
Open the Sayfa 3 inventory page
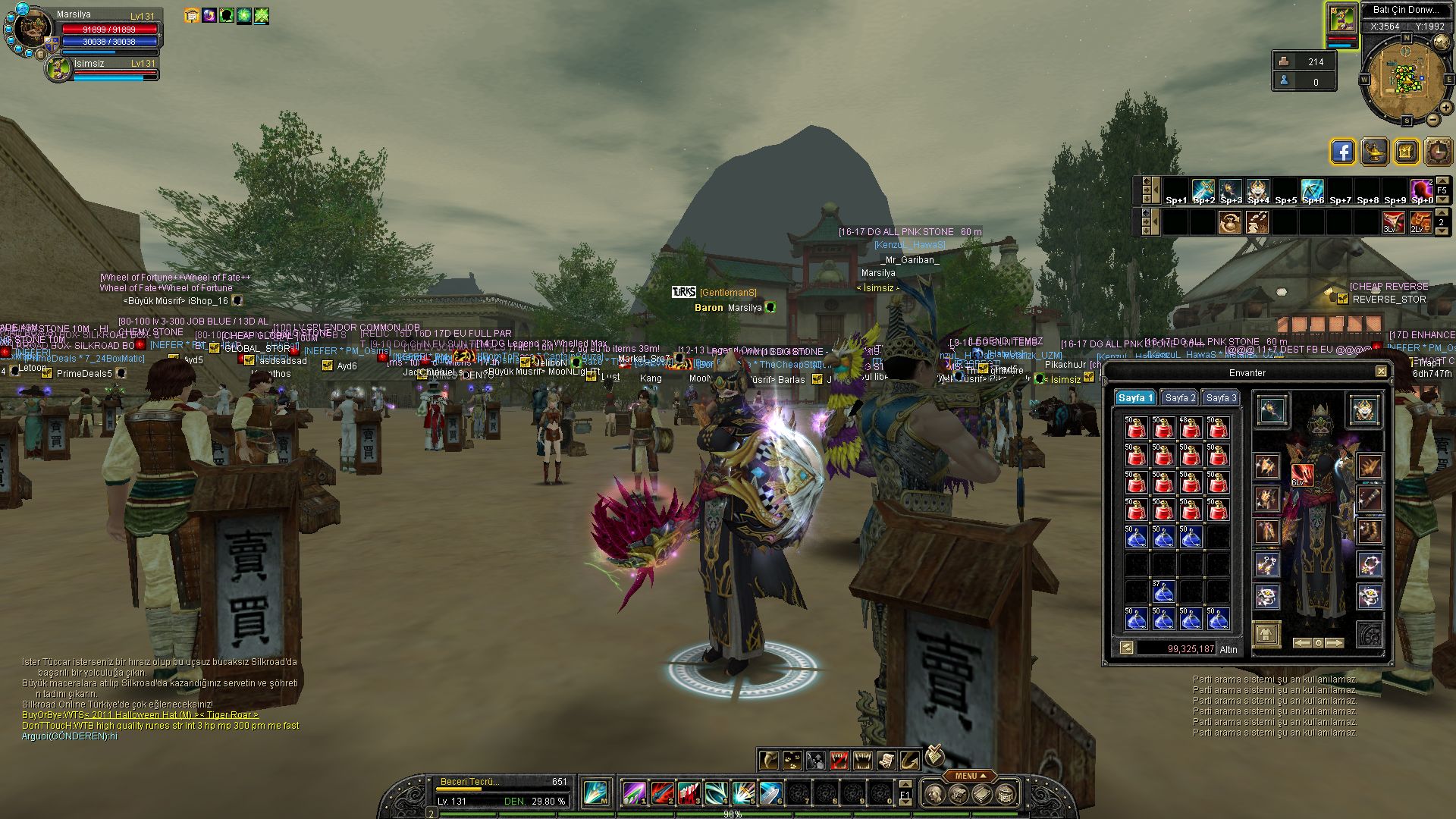click(1221, 398)
